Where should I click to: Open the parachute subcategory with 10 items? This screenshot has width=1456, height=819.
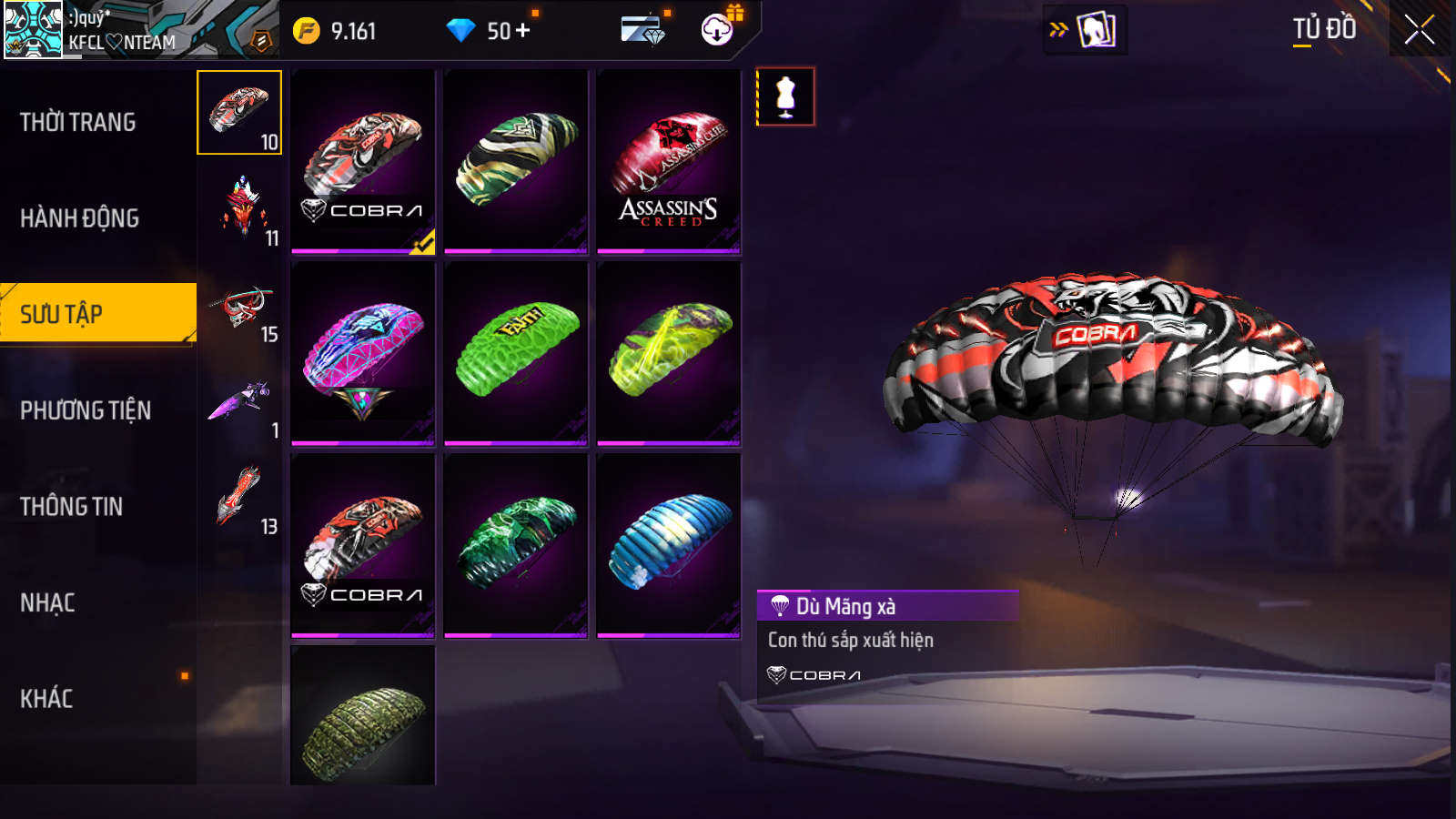(239, 113)
